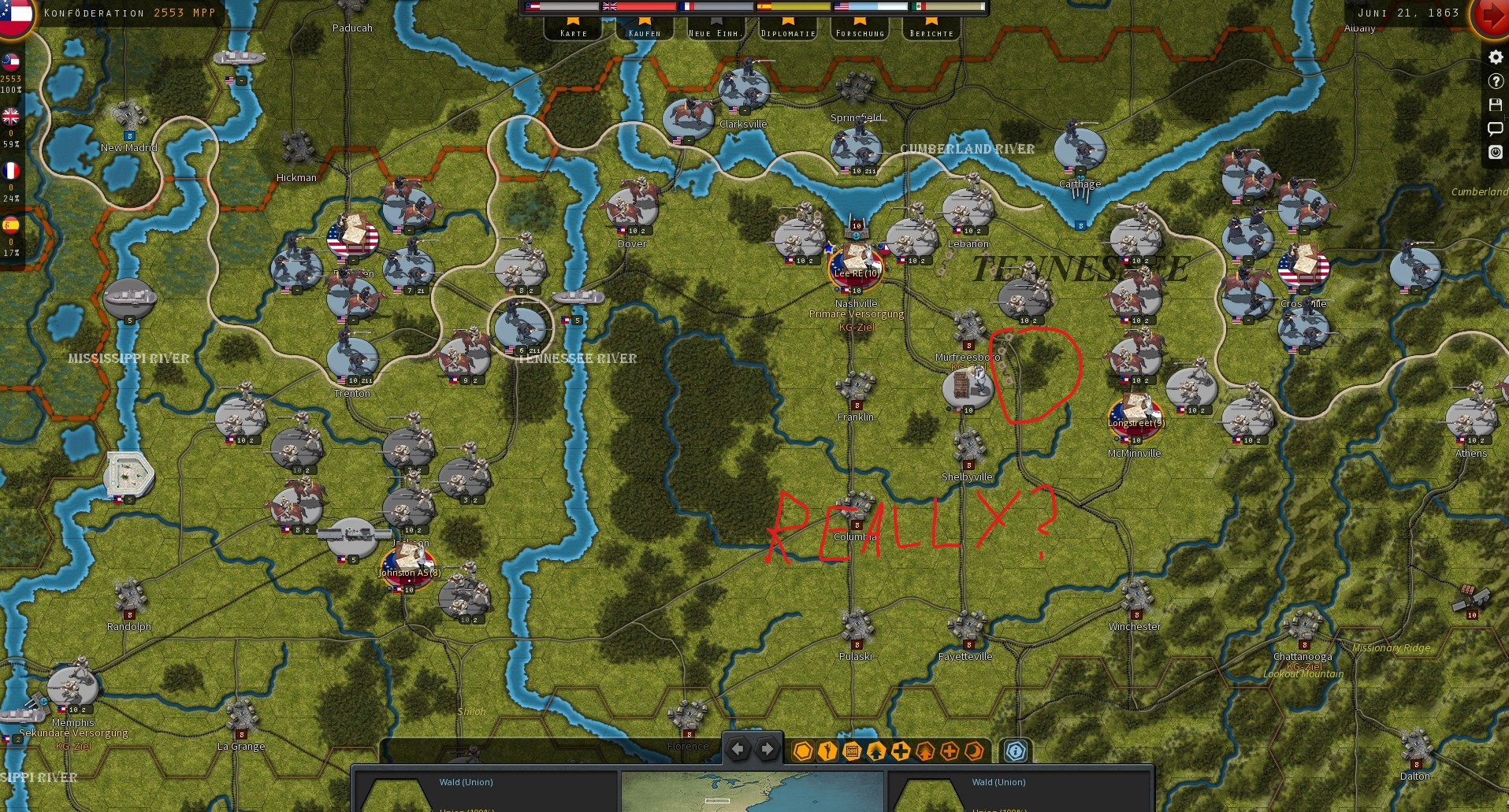Toggle the star under the USA flag
The image size is (1509, 812).
point(859,23)
